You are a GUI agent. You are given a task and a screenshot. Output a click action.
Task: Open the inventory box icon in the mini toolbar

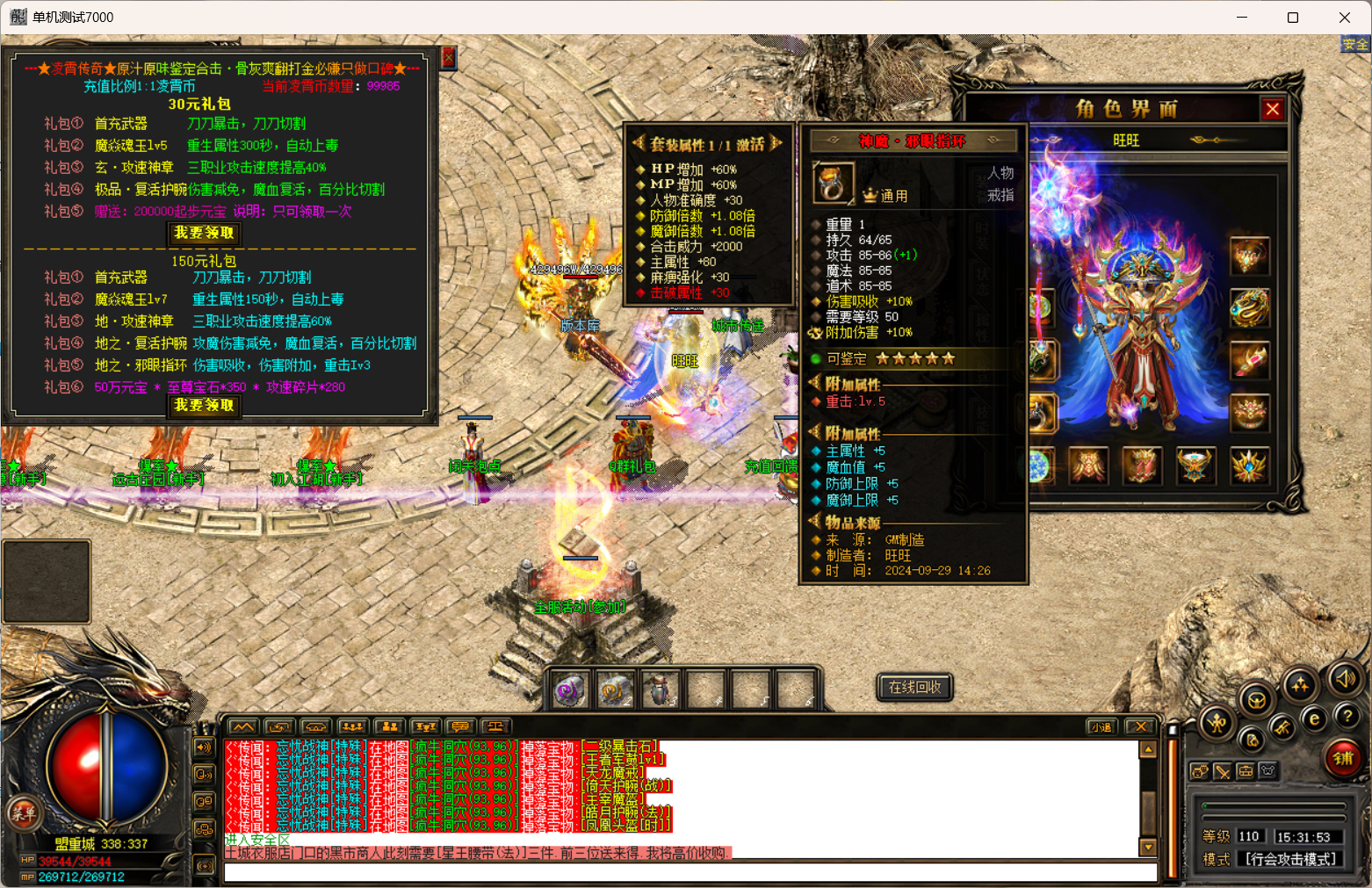1246,772
